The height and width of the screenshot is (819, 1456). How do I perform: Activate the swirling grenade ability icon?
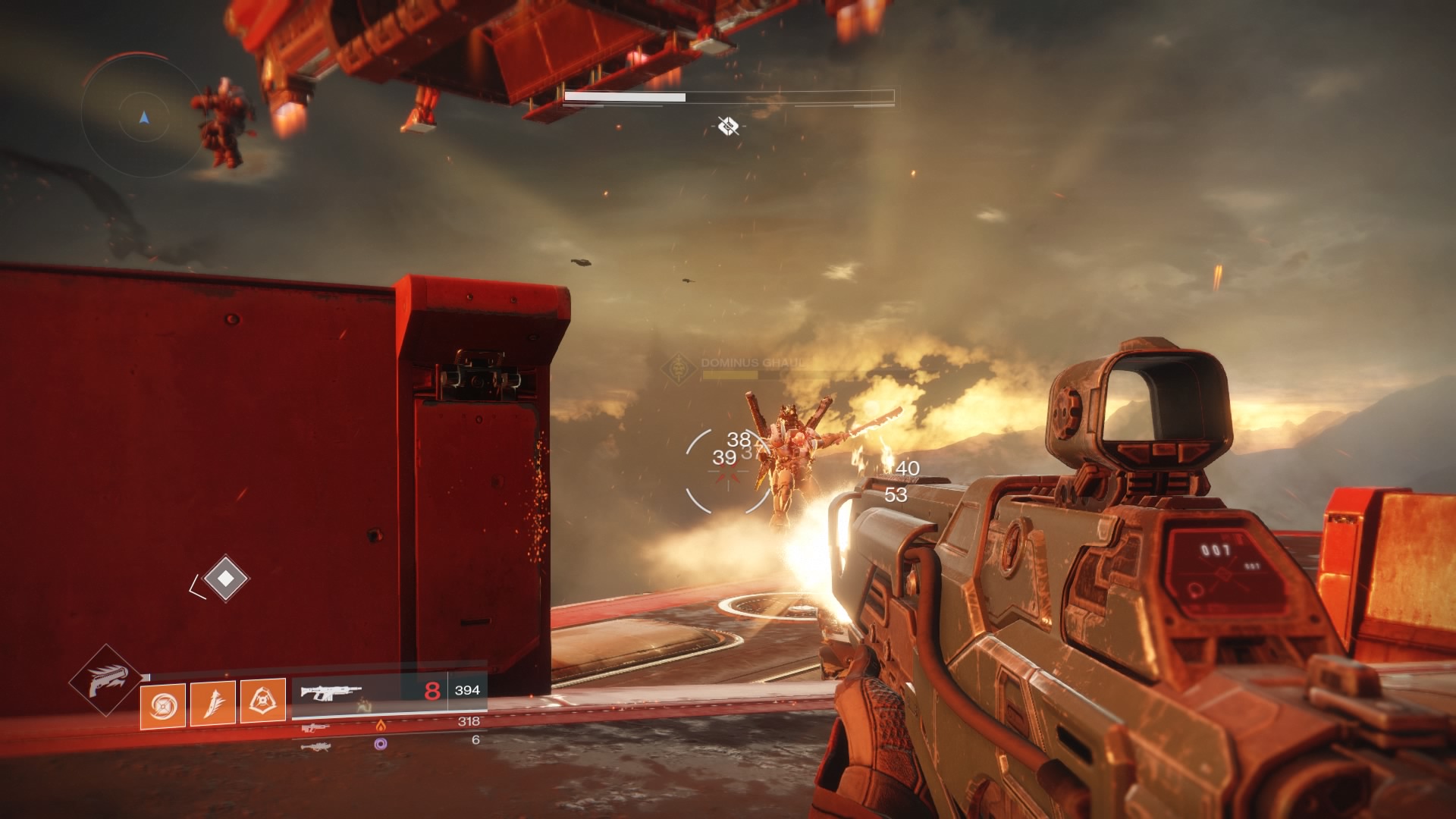pyautogui.click(x=163, y=705)
